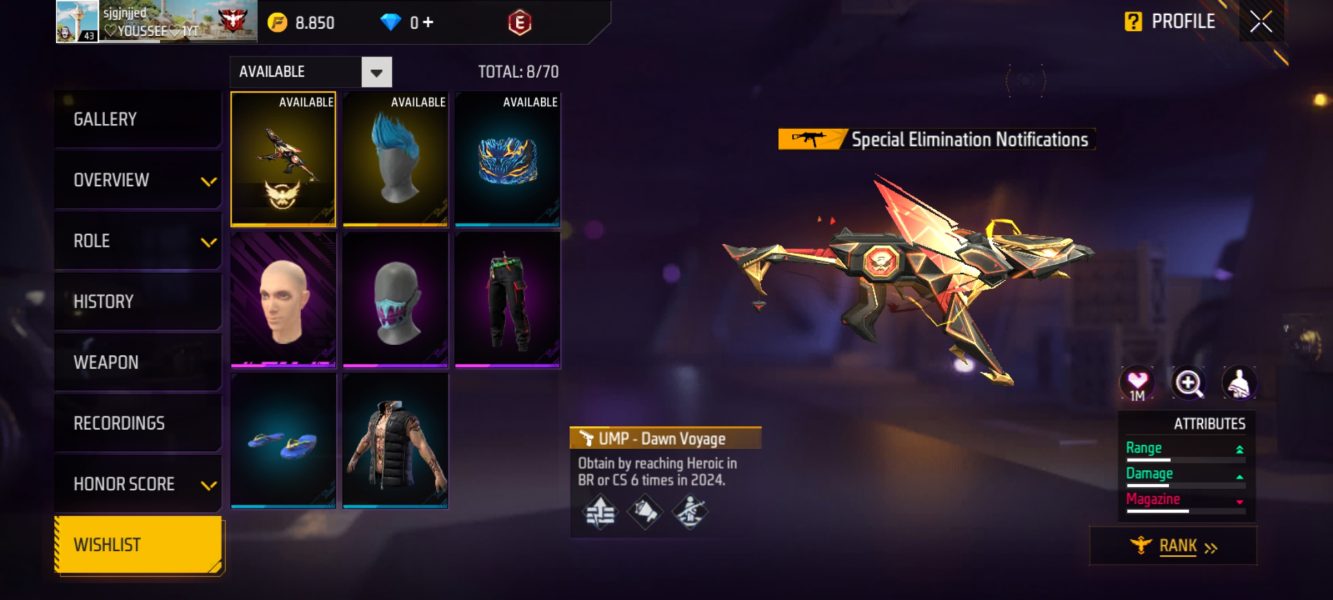
Task: Close the profile screen with X
Action: click(x=1261, y=21)
